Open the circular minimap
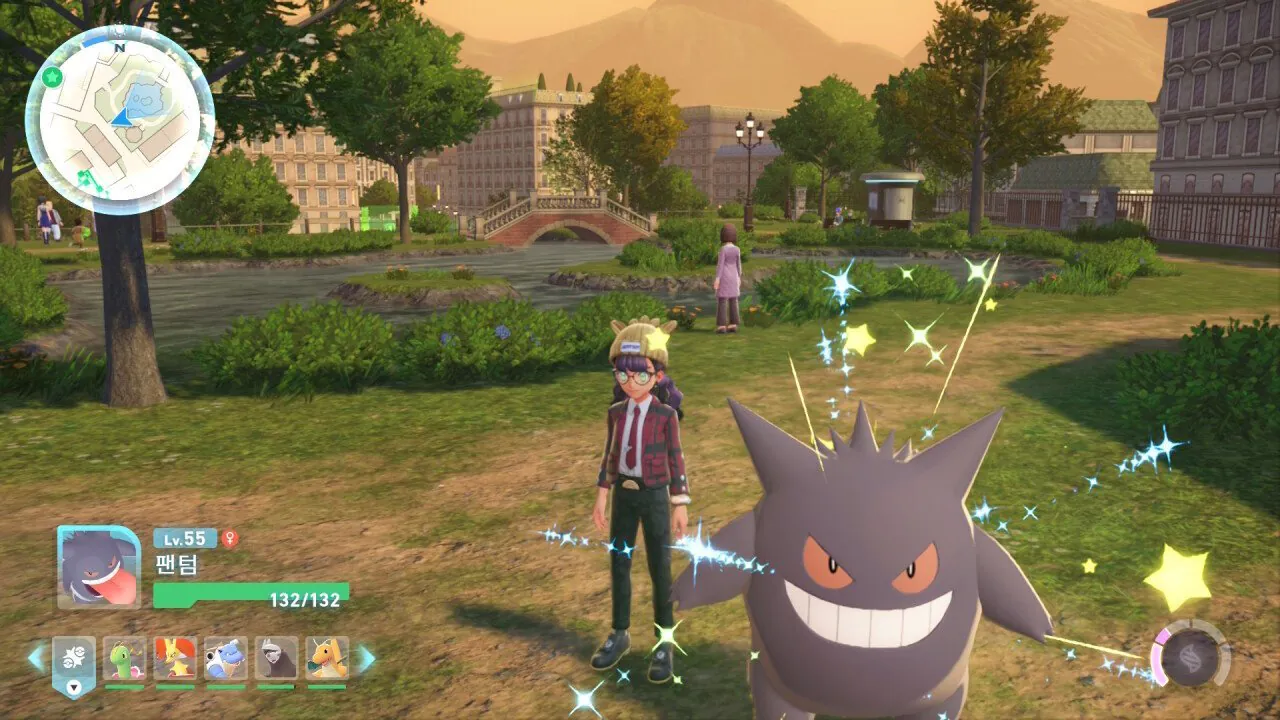 [x=120, y=120]
